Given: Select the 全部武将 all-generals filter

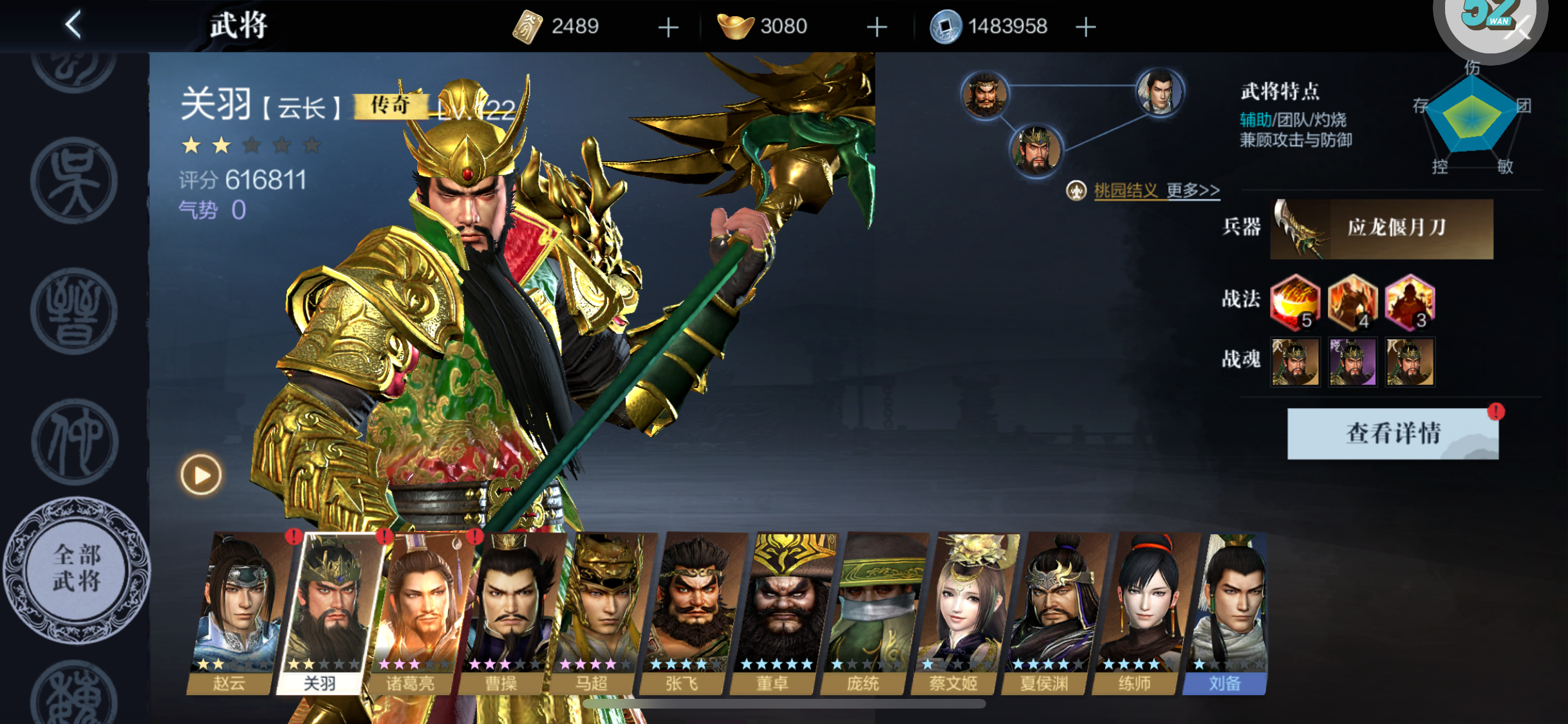Looking at the screenshot, I should coord(77,569).
